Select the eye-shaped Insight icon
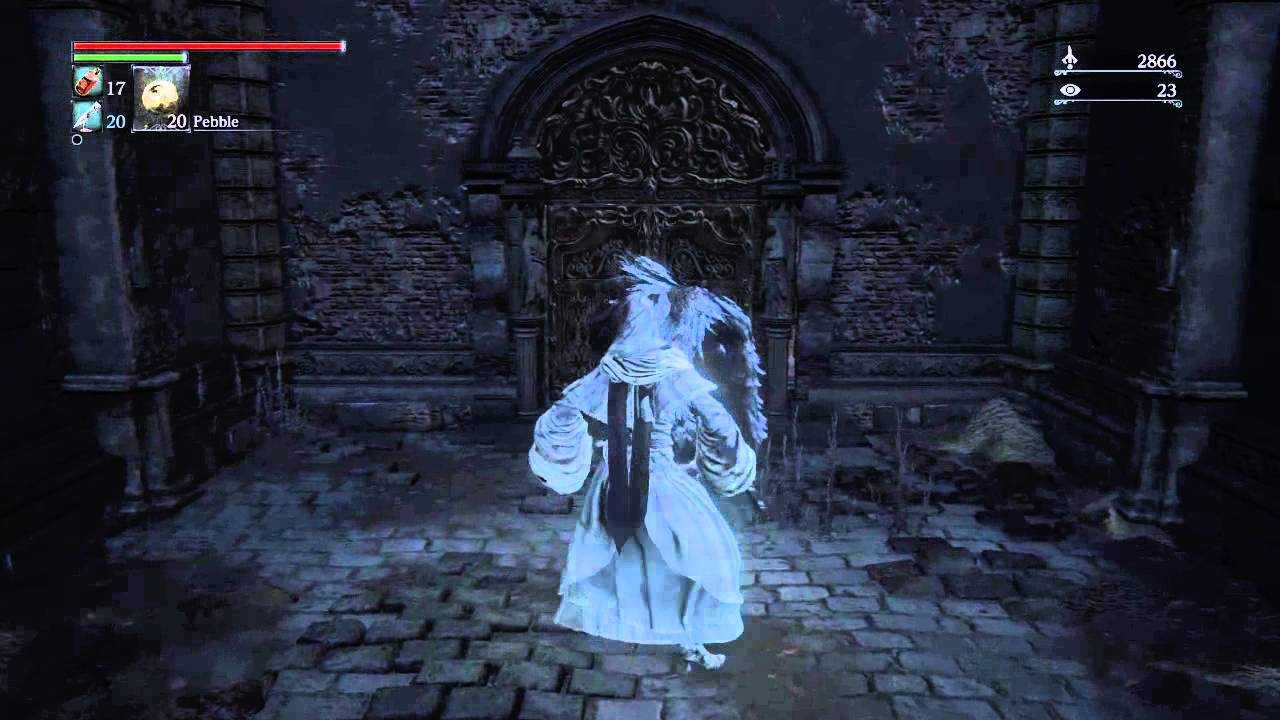Viewport: 1280px width, 720px height. [1070, 89]
